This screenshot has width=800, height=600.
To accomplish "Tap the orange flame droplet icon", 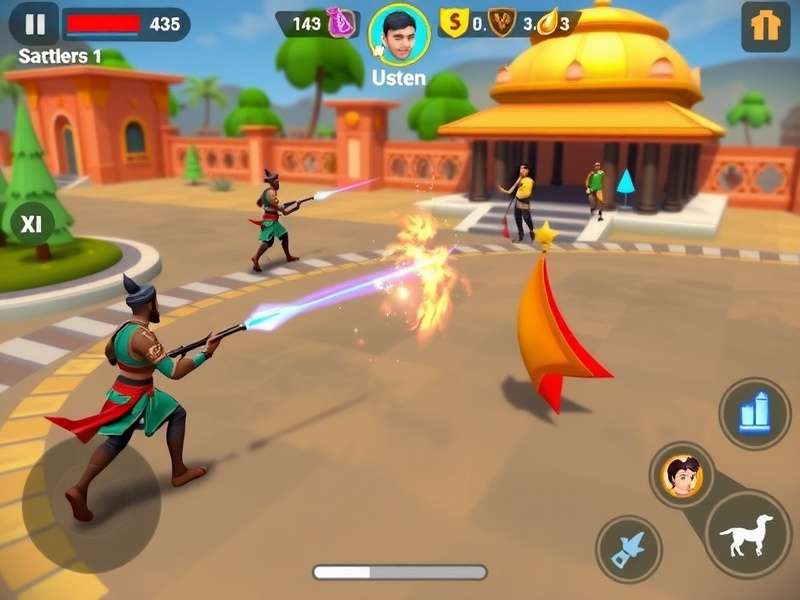I will [547, 23].
